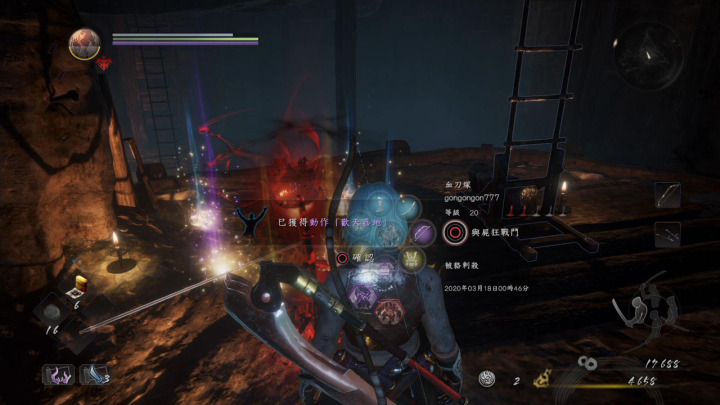This screenshot has height=405, width=720.
Task: Choose the yellow armor gesture in wheel
Action: pyautogui.click(x=414, y=259)
